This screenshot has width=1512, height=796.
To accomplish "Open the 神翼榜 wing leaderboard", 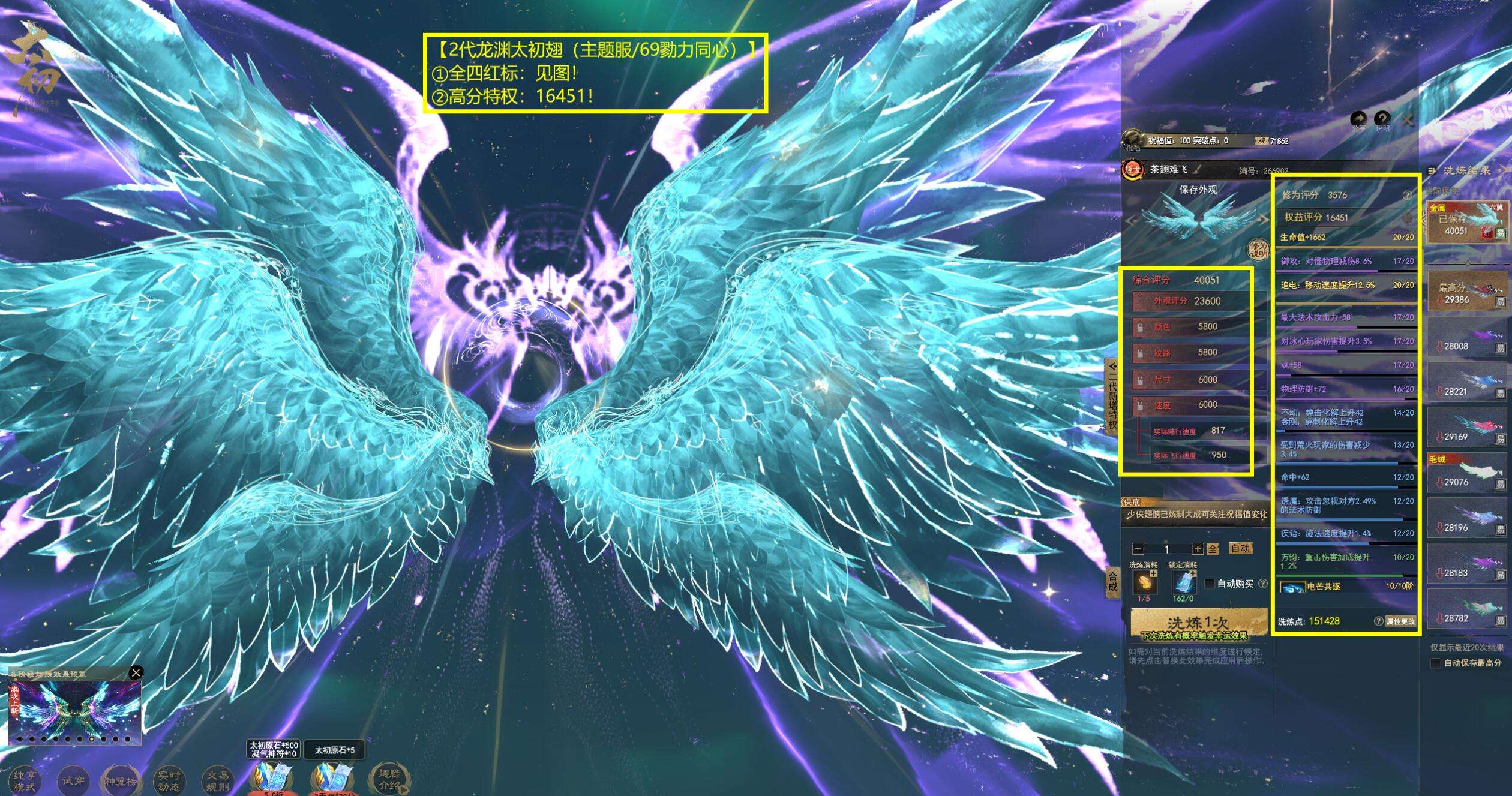I will (120, 781).
